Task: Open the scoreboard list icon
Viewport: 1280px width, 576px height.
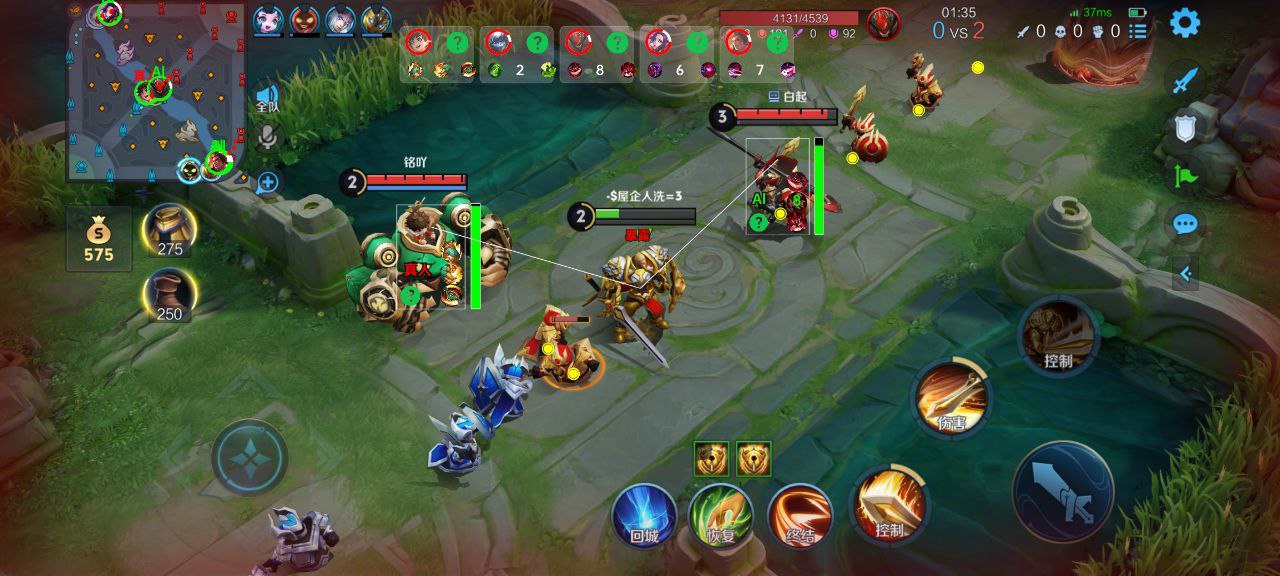Action: [x=1138, y=31]
